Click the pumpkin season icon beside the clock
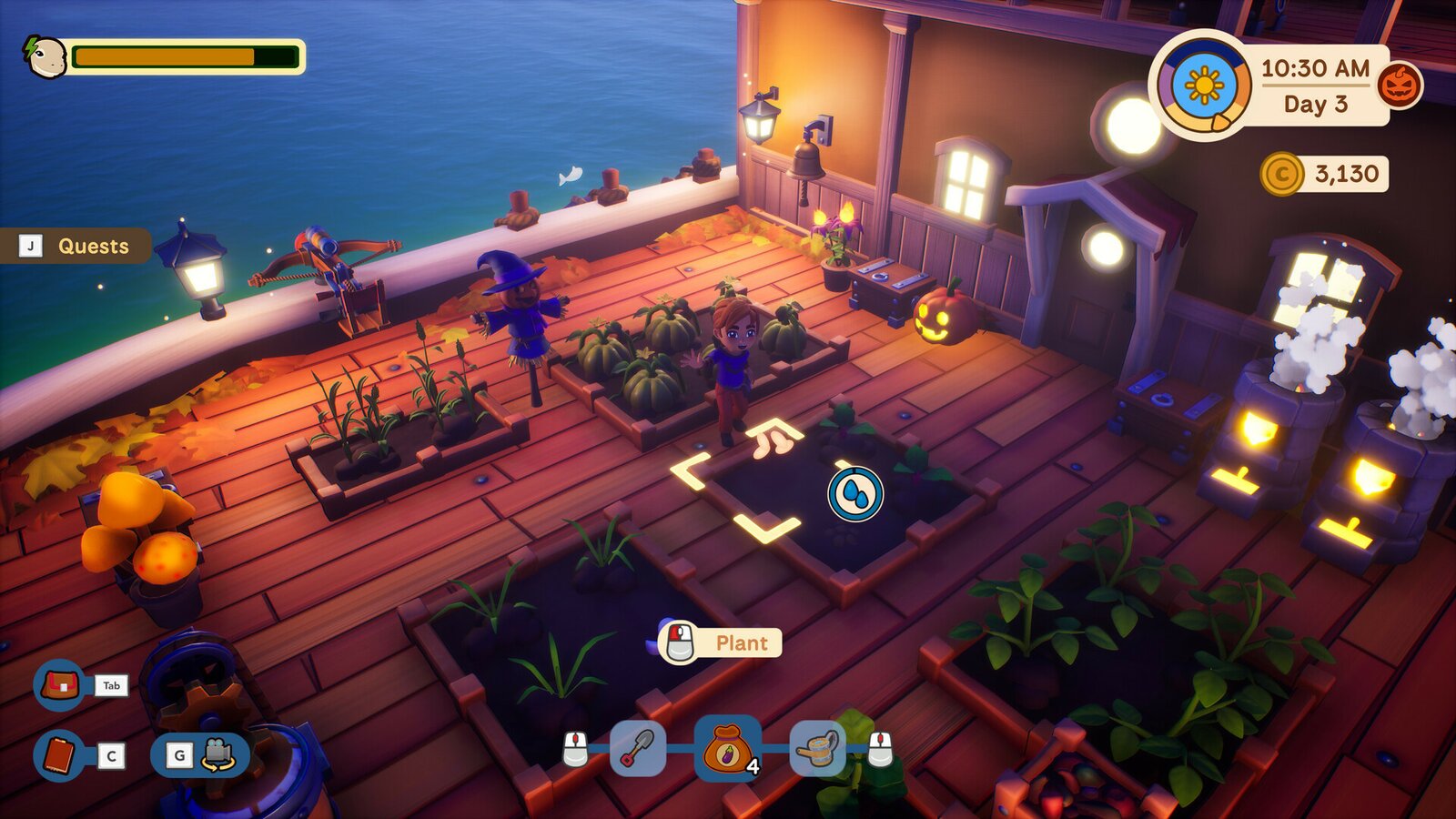This screenshot has height=819, width=1456. coord(1399,87)
